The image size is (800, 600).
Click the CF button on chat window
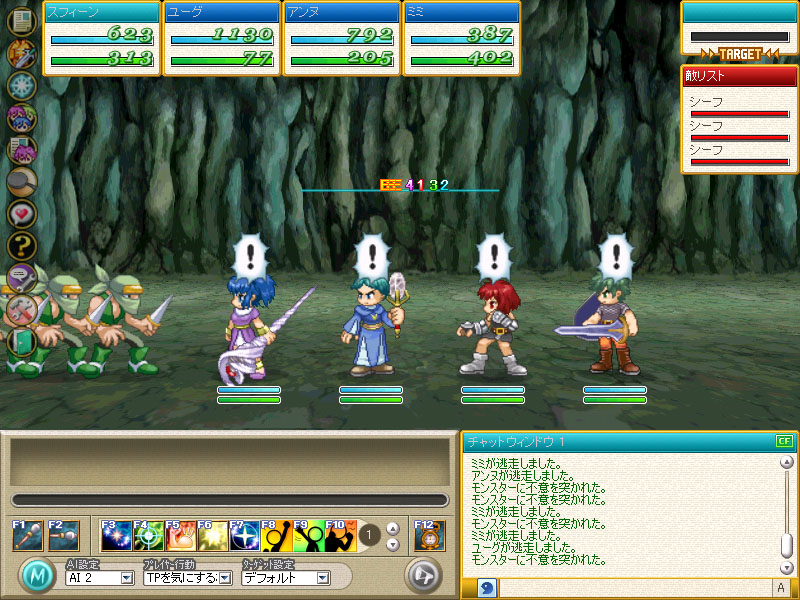pyautogui.click(x=783, y=441)
